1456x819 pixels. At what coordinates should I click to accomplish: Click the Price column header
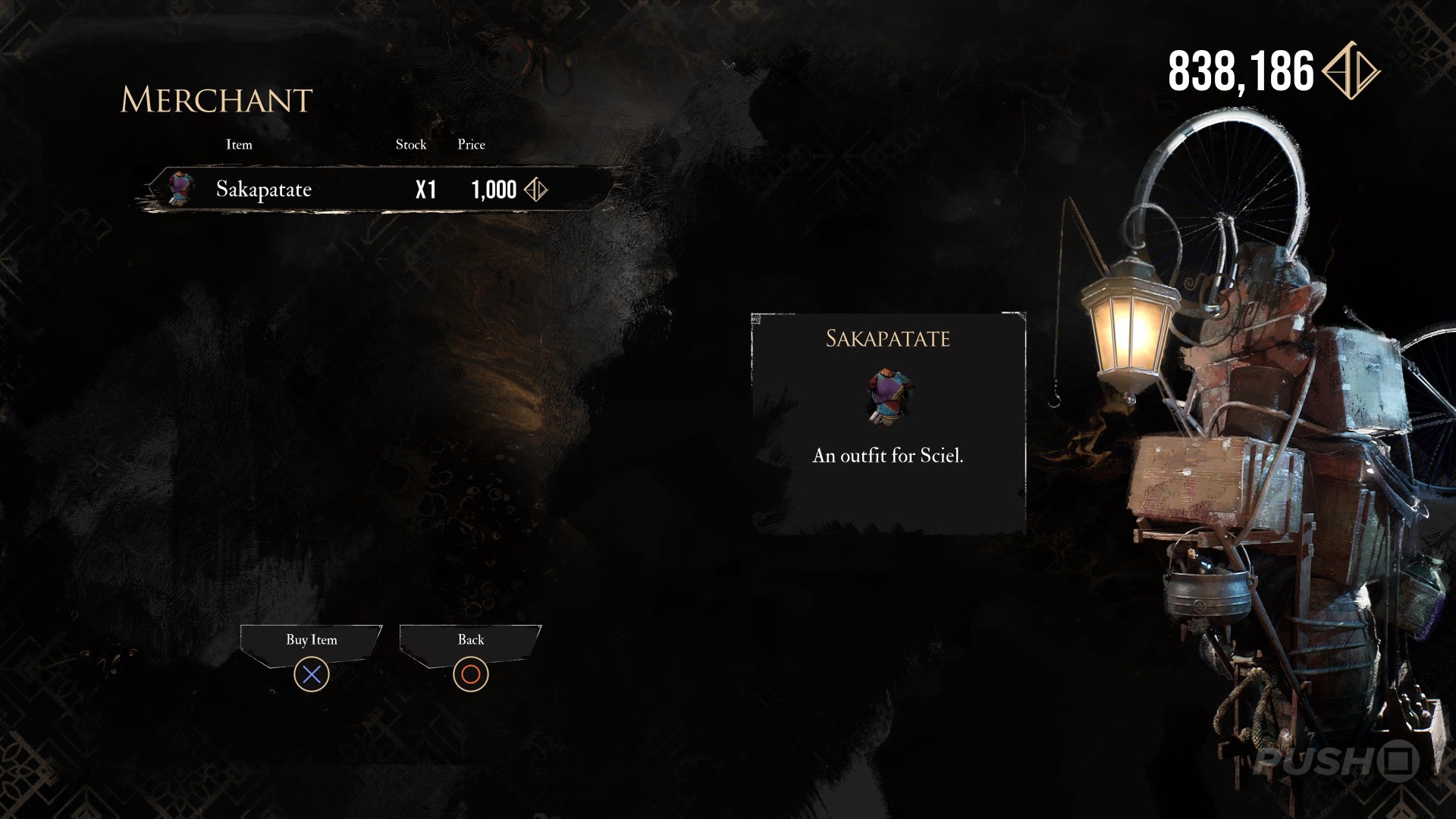(x=471, y=144)
